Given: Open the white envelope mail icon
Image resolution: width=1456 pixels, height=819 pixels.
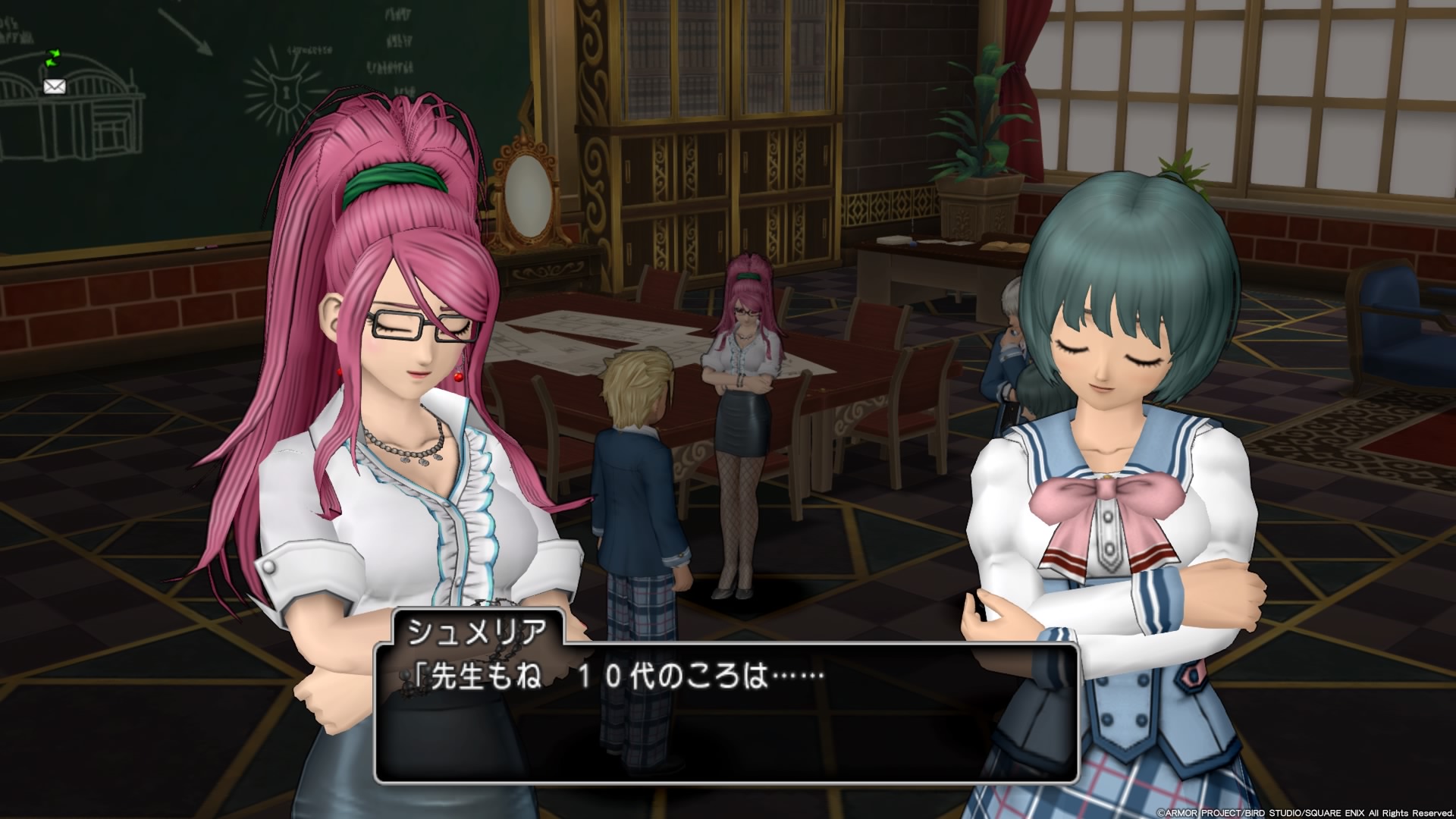Looking at the screenshot, I should 55,86.
